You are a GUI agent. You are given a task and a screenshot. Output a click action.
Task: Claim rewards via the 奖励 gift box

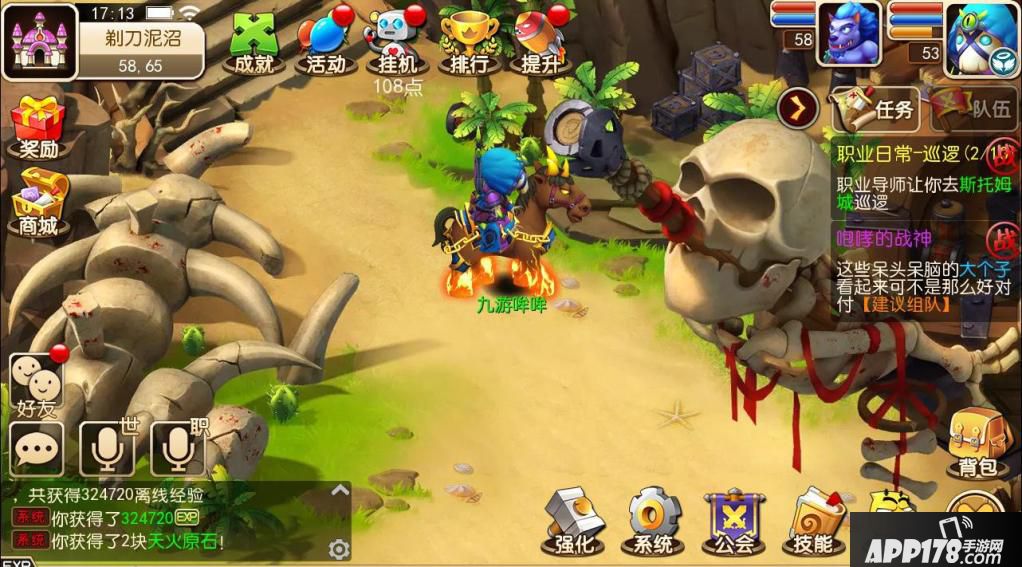click(x=38, y=126)
